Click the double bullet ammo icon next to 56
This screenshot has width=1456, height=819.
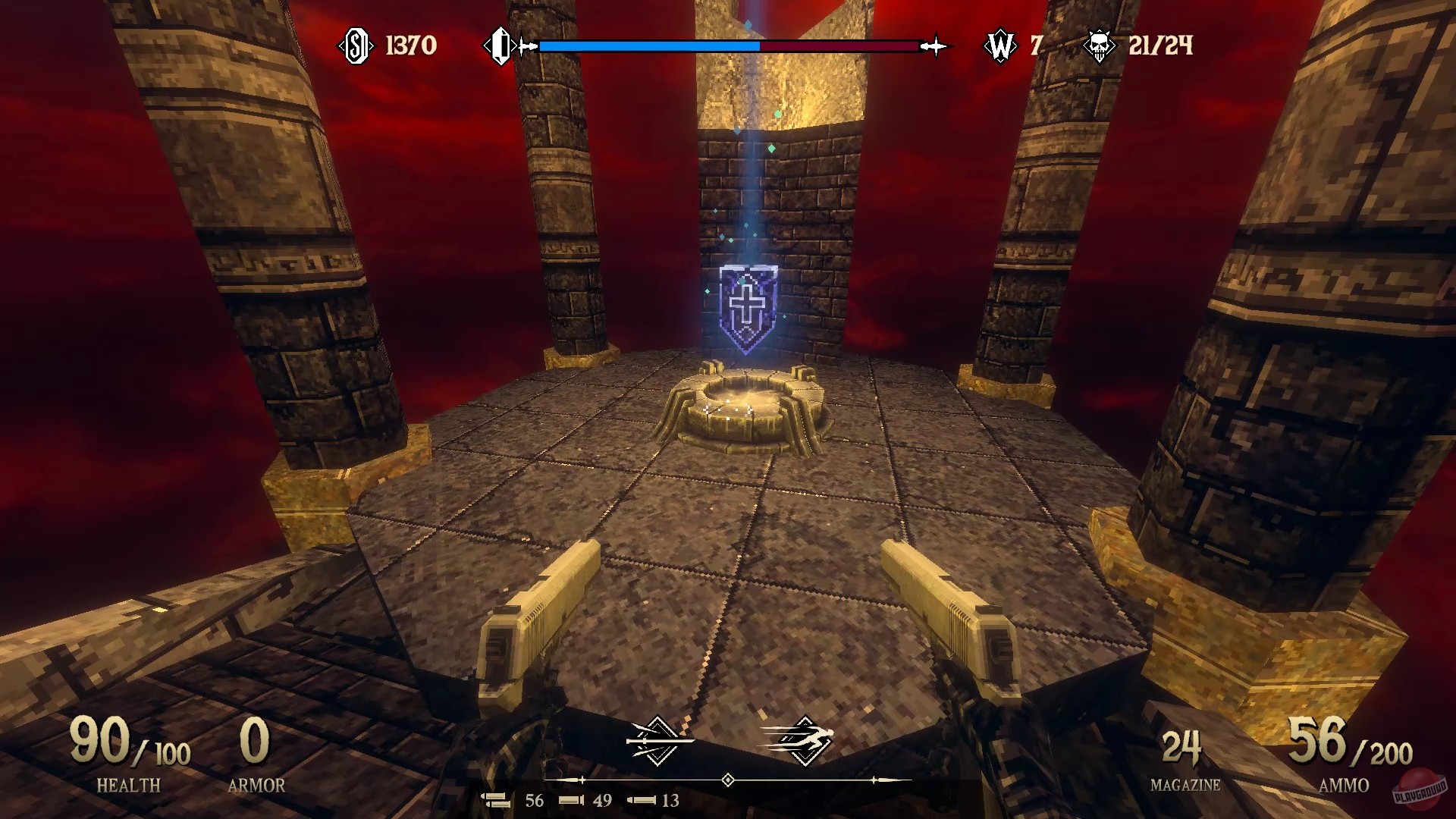(496, 799)
